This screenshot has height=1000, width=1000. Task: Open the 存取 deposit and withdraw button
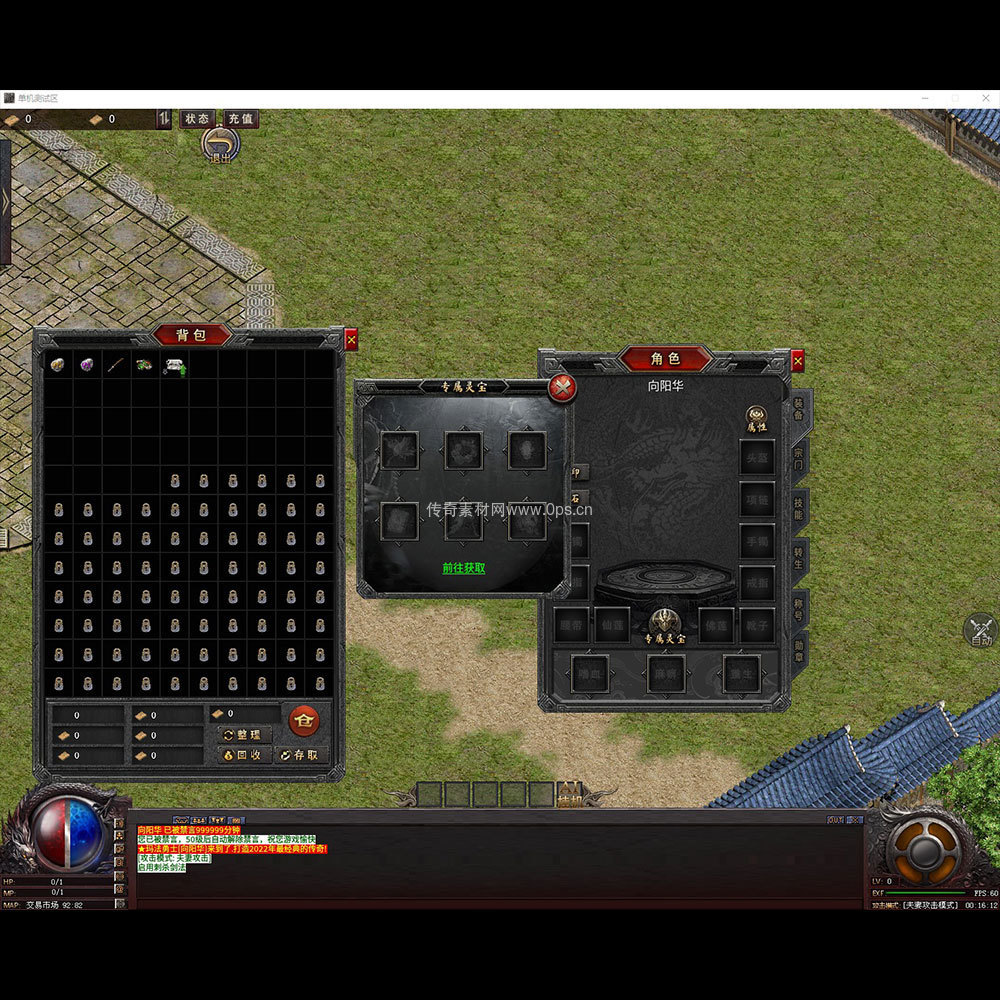click(x=301, y=755)
